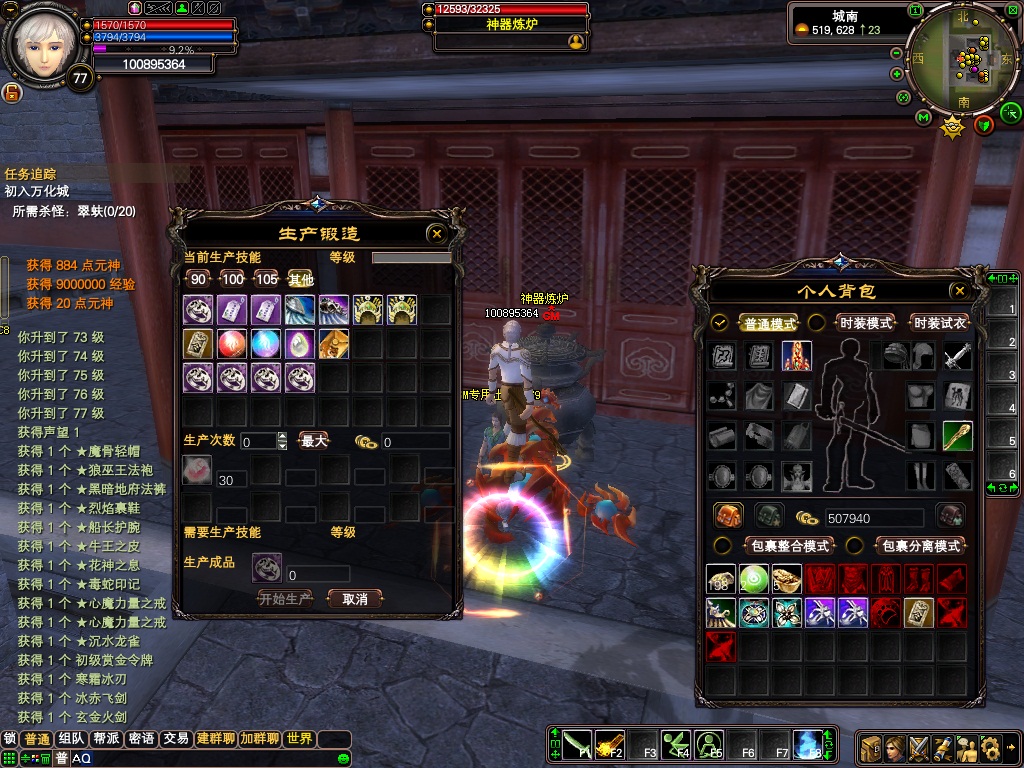Start production with 开始生产
1024x768 pixels.
[285, 599]
